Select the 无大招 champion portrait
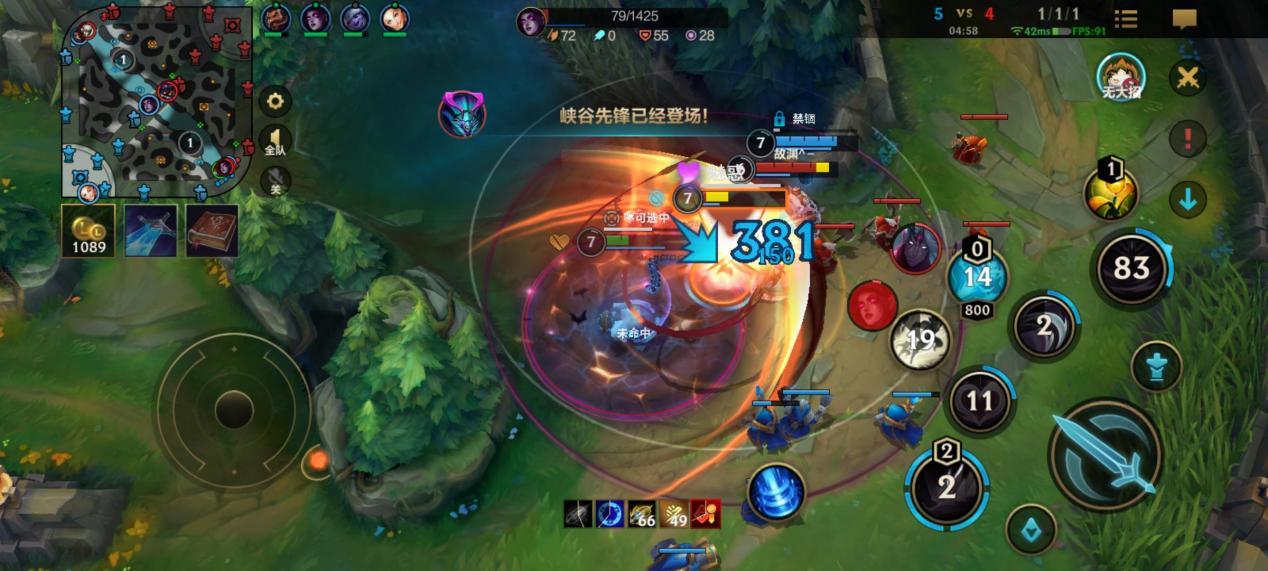 (1121, 78)
